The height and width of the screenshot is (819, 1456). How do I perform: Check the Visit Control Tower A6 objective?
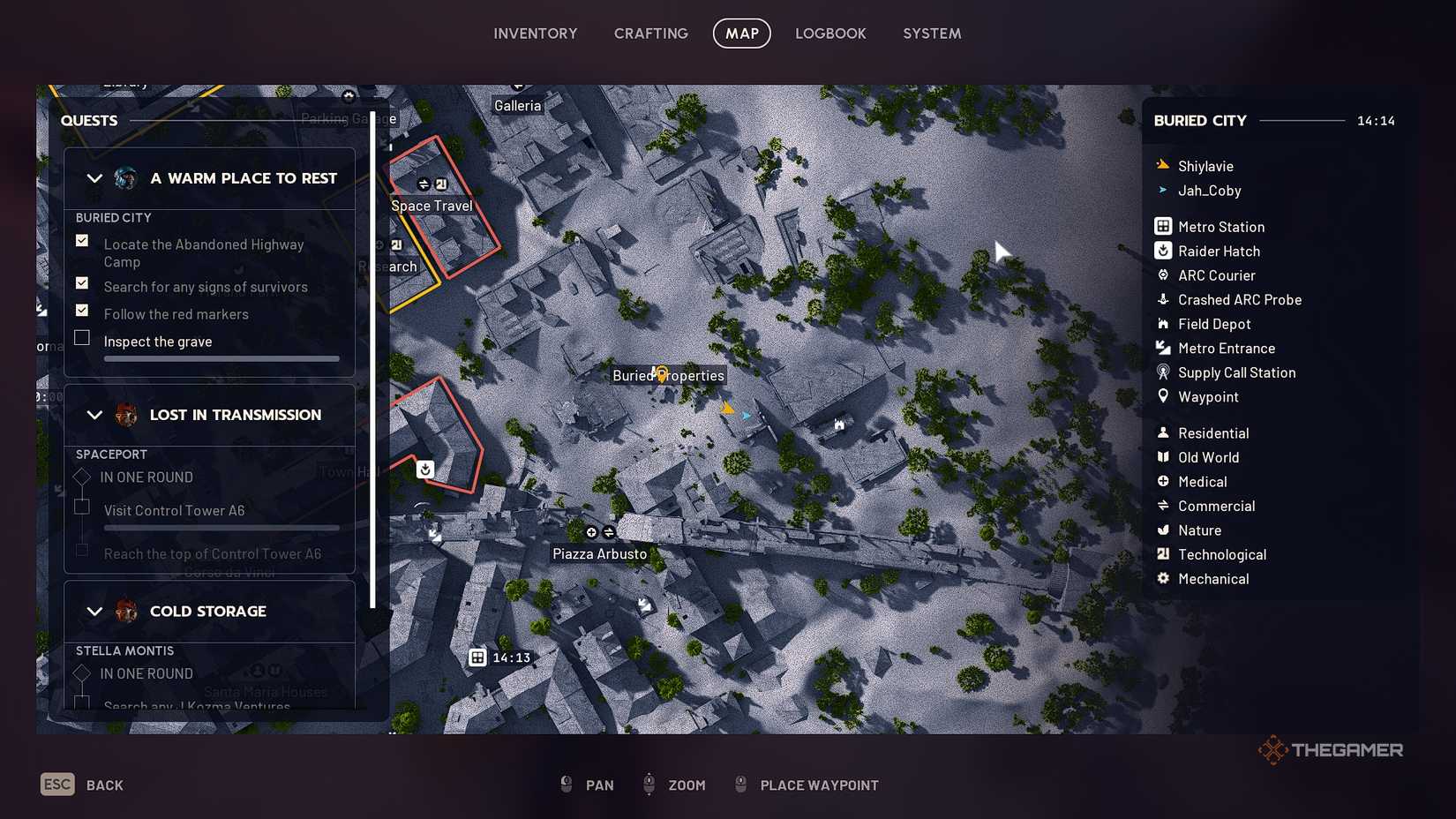82,507
